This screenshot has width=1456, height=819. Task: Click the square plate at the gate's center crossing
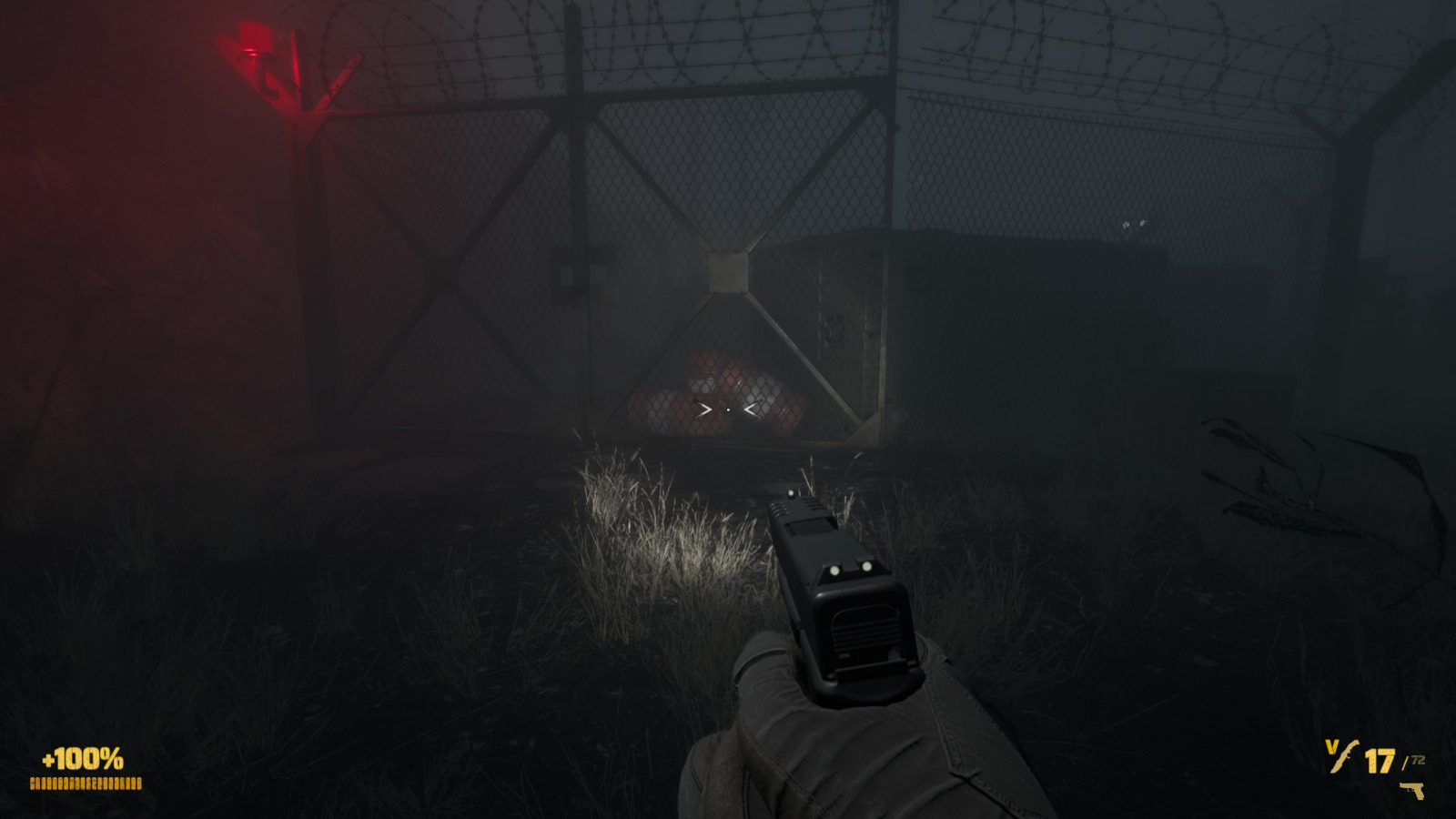coord(726,268)
